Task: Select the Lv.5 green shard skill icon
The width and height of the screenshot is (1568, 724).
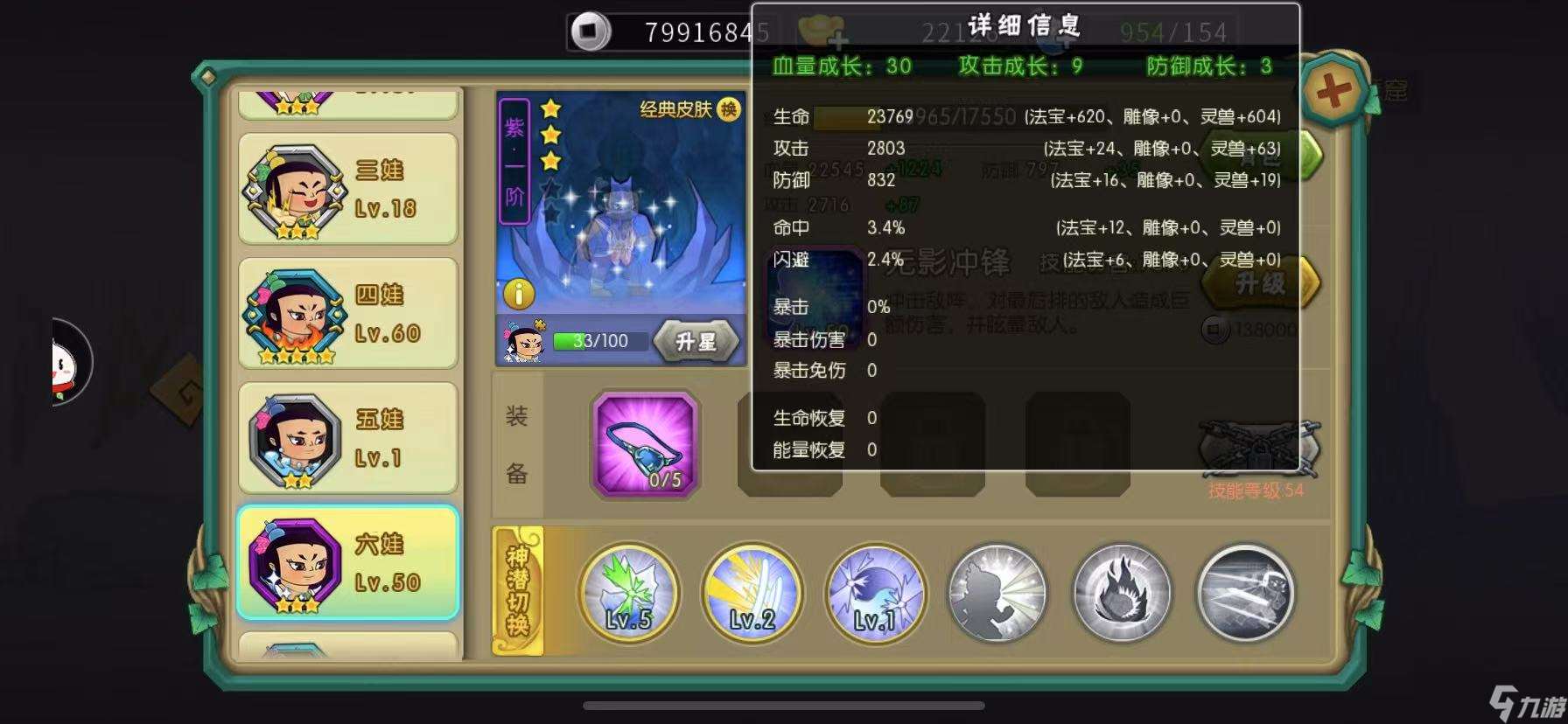Action: click(x=628, y=594)
